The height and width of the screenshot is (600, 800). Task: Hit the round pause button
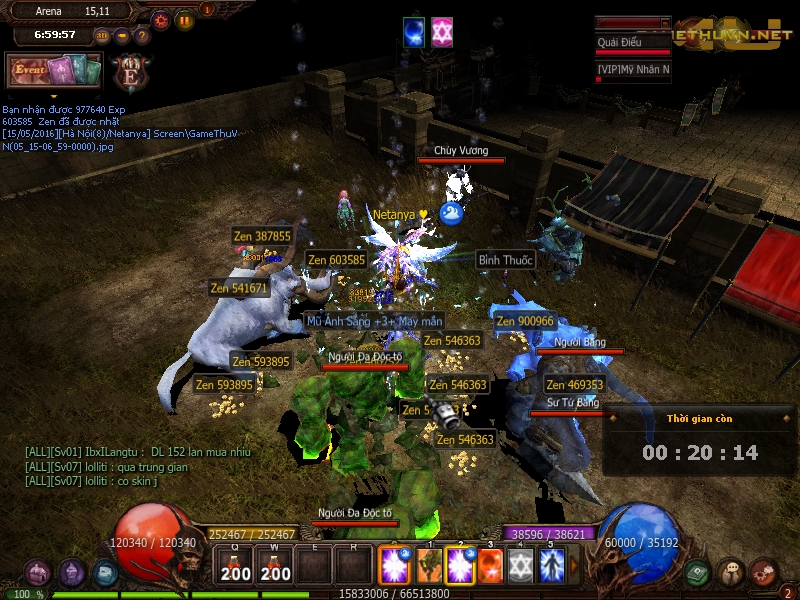pos(184,20)
